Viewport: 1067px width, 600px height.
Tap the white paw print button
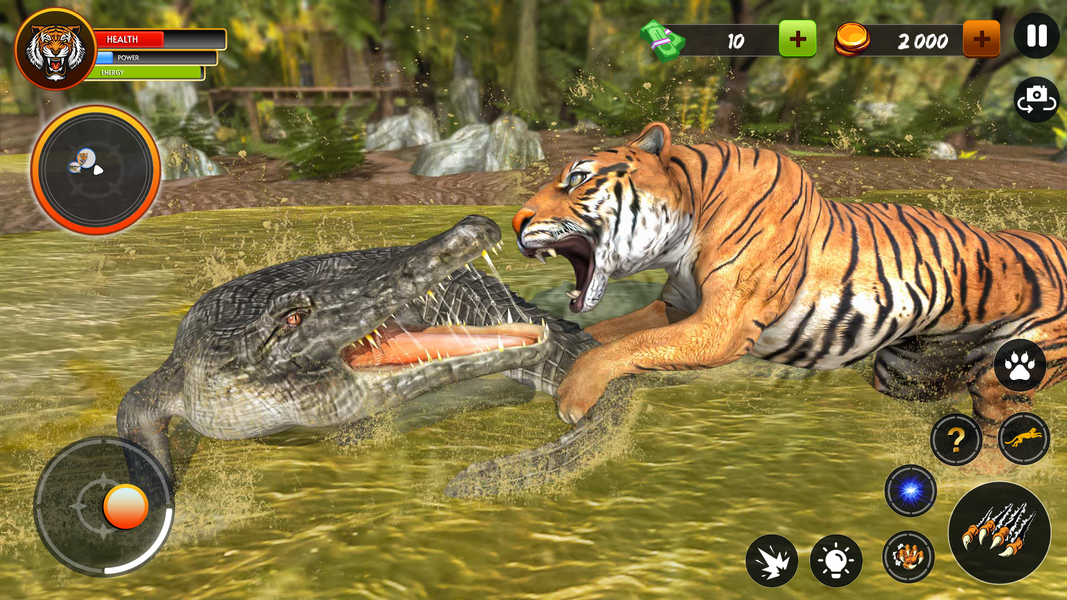(x=1019, y=367)
